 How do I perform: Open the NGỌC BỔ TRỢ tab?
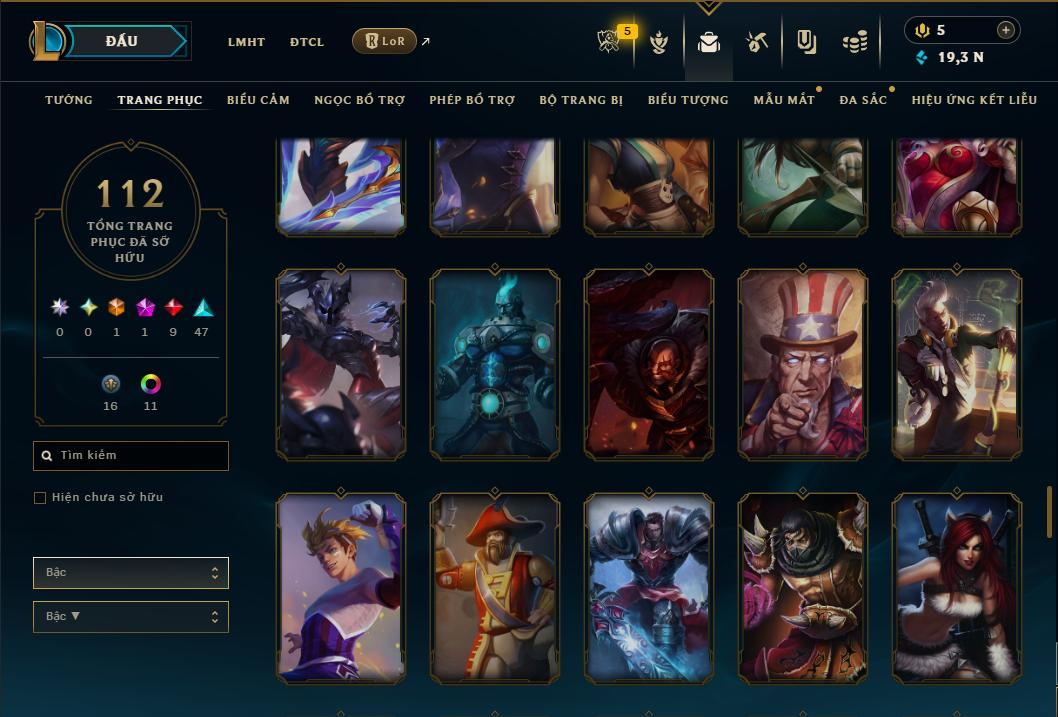pos(359,100)
